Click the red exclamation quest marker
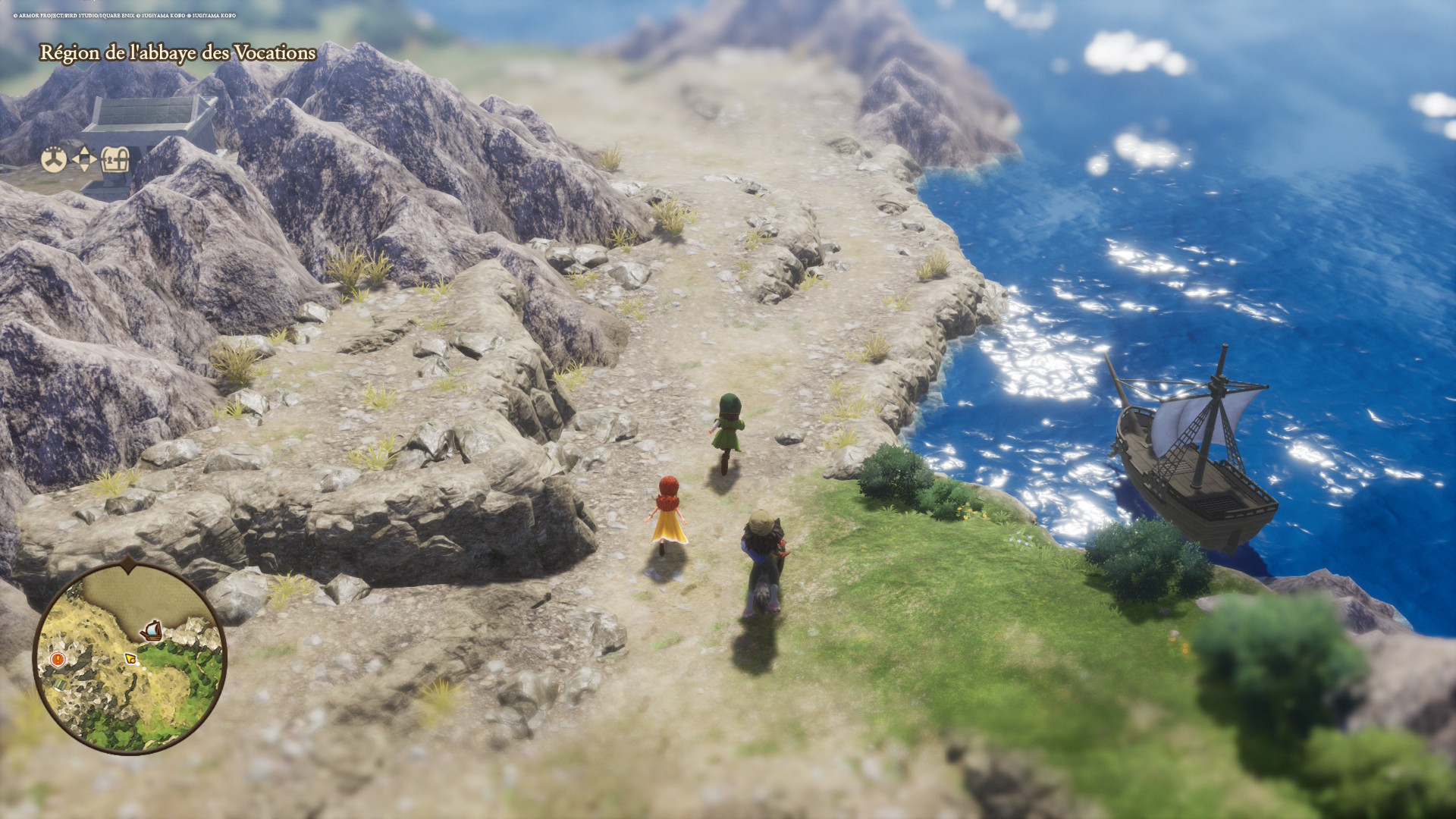Viewport: 1456px width, 819px height. (58, 660)
